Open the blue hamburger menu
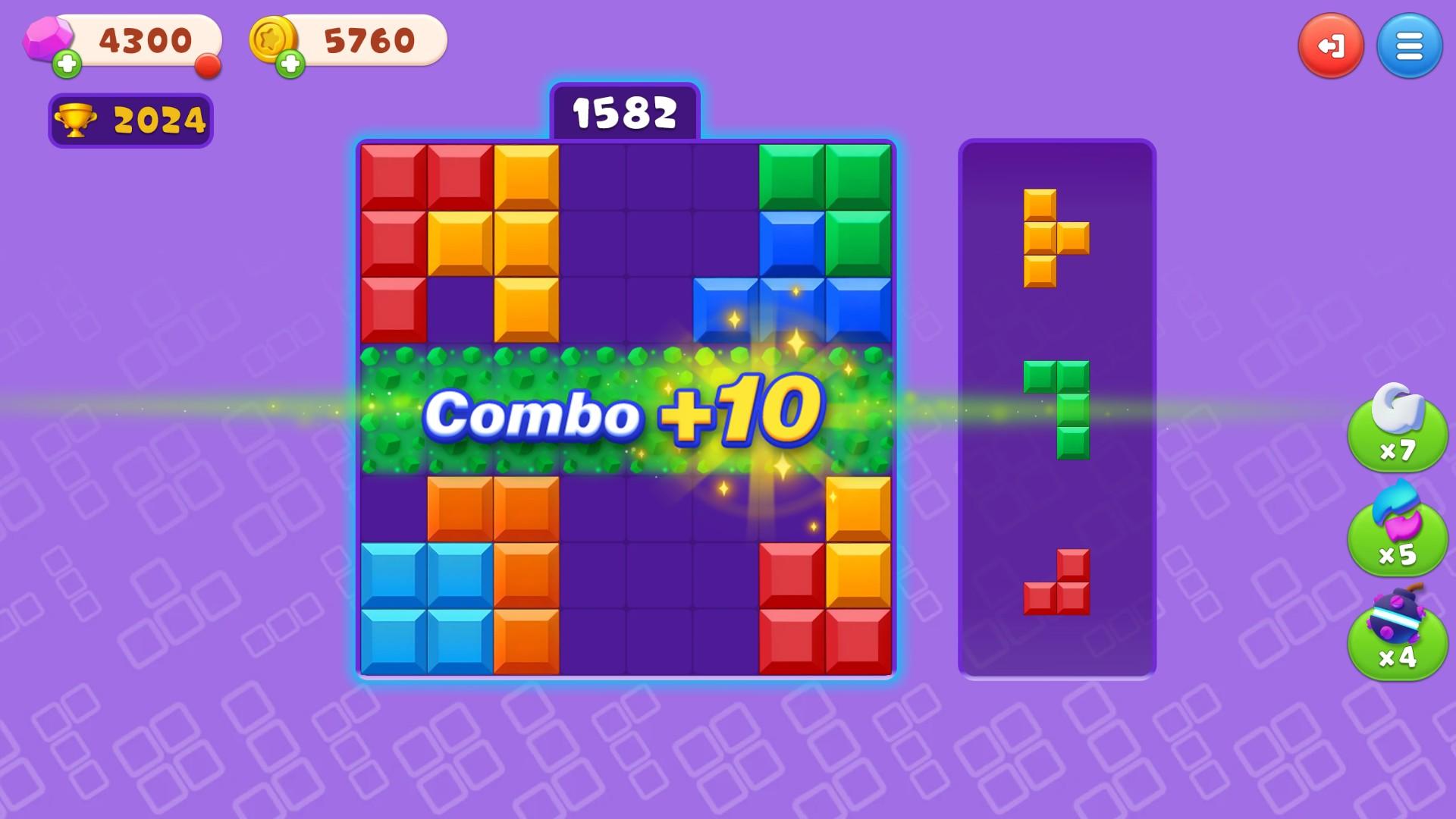1456x819 pixels. click(x=1409, y=45)
